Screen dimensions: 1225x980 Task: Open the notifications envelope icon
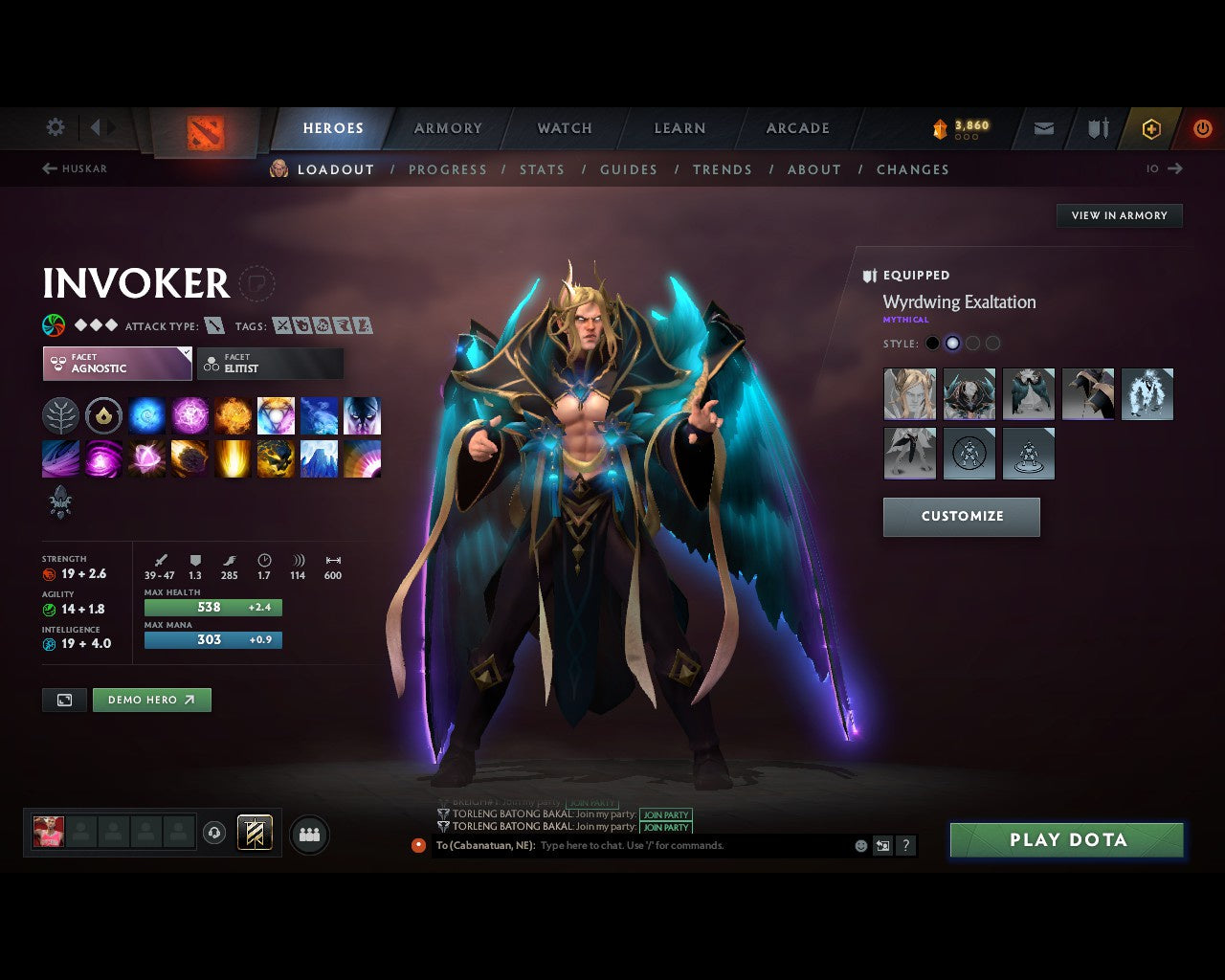[x=1042, y=128]
